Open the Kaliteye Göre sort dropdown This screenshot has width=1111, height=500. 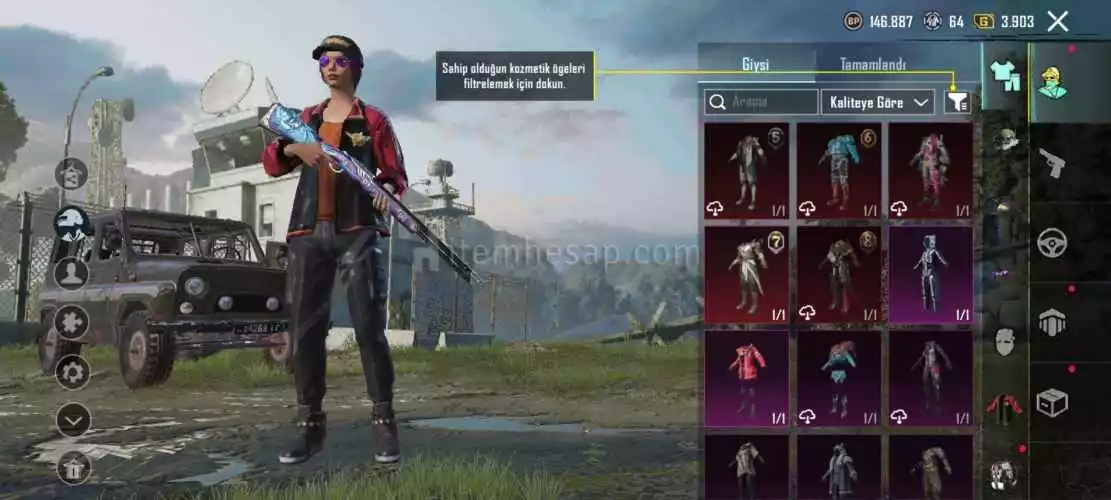pyautogui.click(x=877, y=102)
